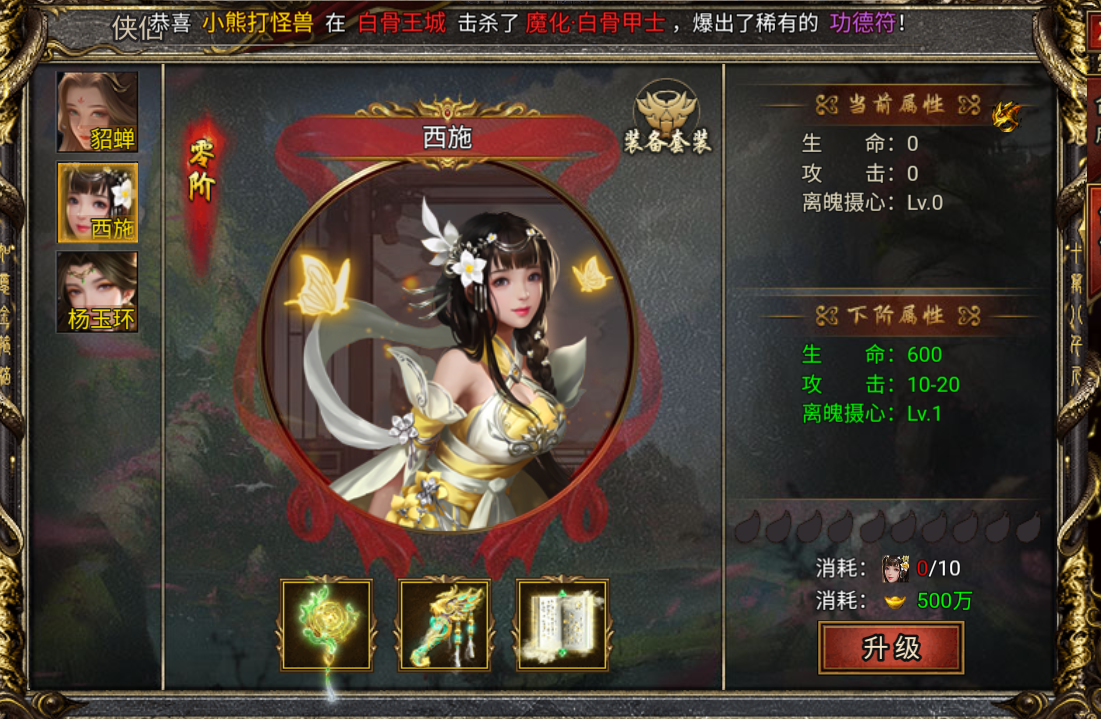Click the 升级 upgrade button
1101x719 pixels.
click(891, 648)
